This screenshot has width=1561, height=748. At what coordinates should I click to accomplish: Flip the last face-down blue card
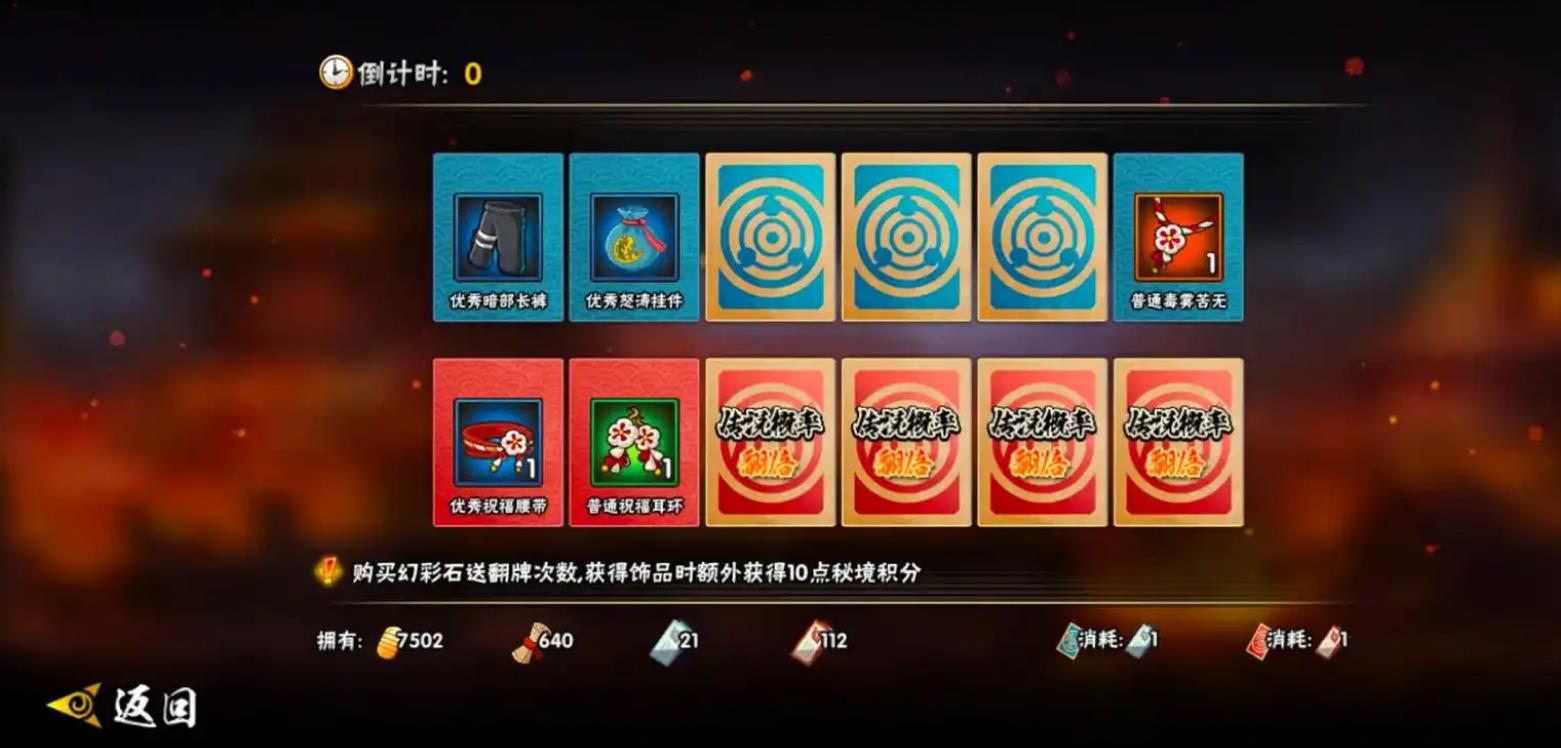(x=1042, y=239)
